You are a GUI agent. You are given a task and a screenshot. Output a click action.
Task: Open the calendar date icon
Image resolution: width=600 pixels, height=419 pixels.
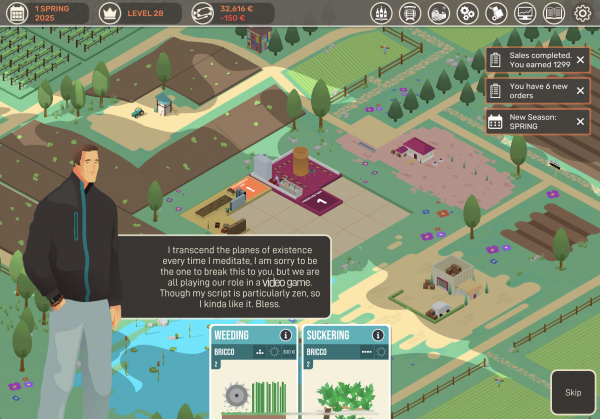click(x=19, y=13)
